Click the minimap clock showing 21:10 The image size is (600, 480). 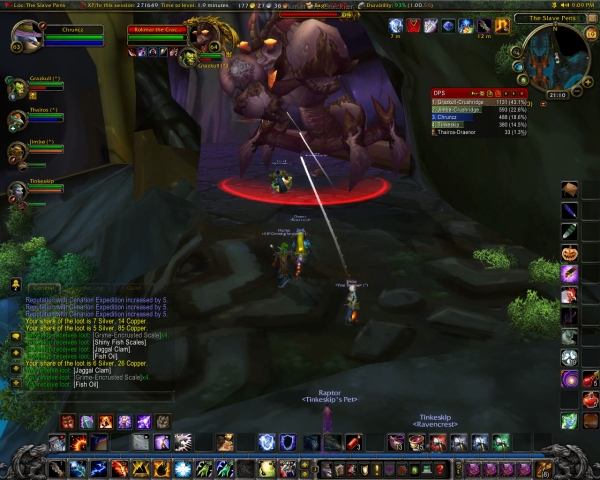(556, 95)
